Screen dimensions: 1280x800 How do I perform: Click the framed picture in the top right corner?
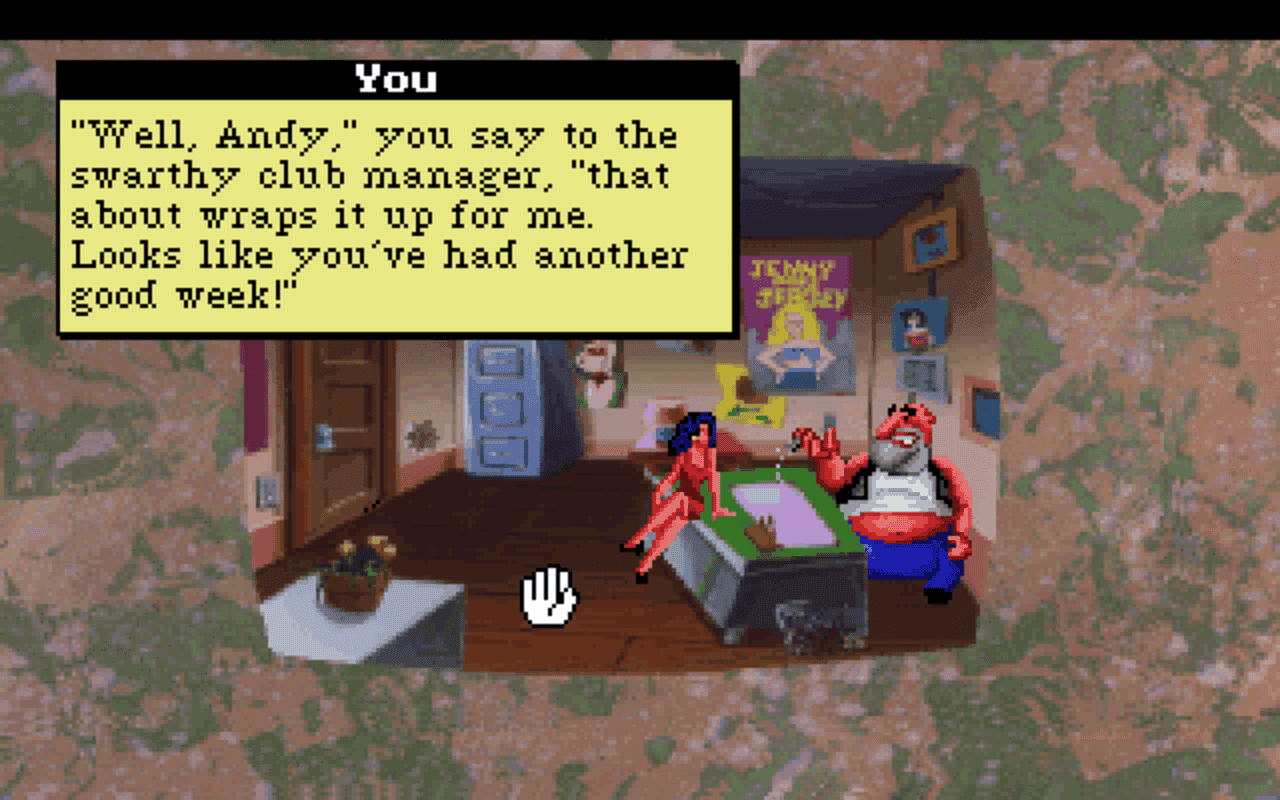[x=930, y=242]
